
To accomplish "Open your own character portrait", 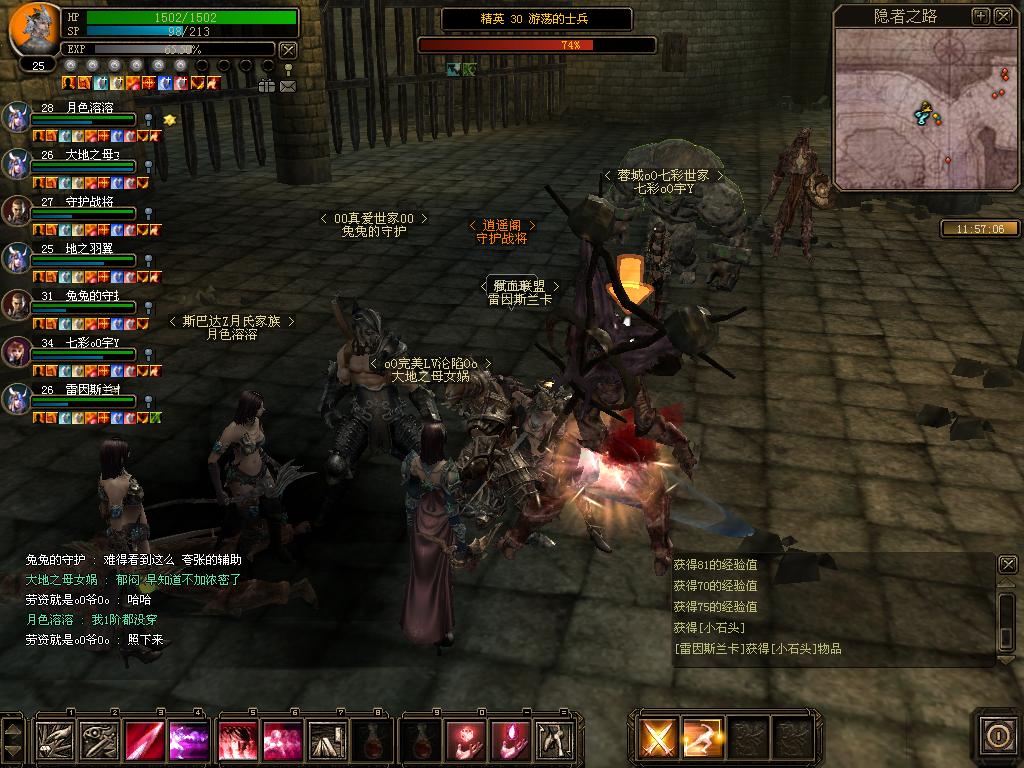I will 35,29.
